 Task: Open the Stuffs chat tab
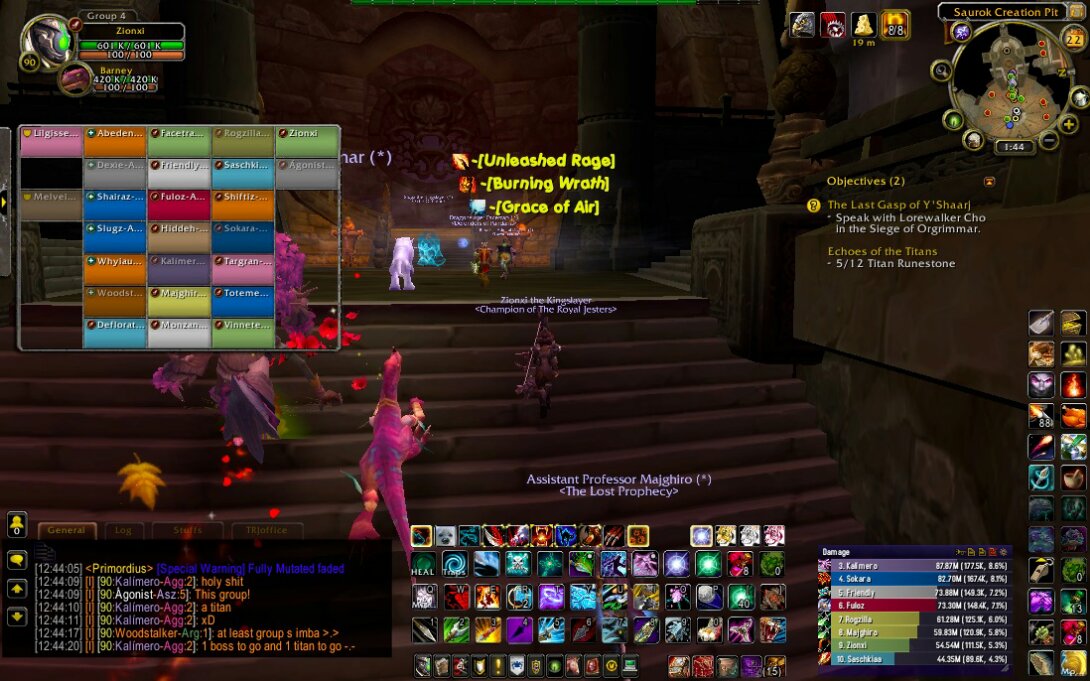pyautogui.click(x=187, y=530)
